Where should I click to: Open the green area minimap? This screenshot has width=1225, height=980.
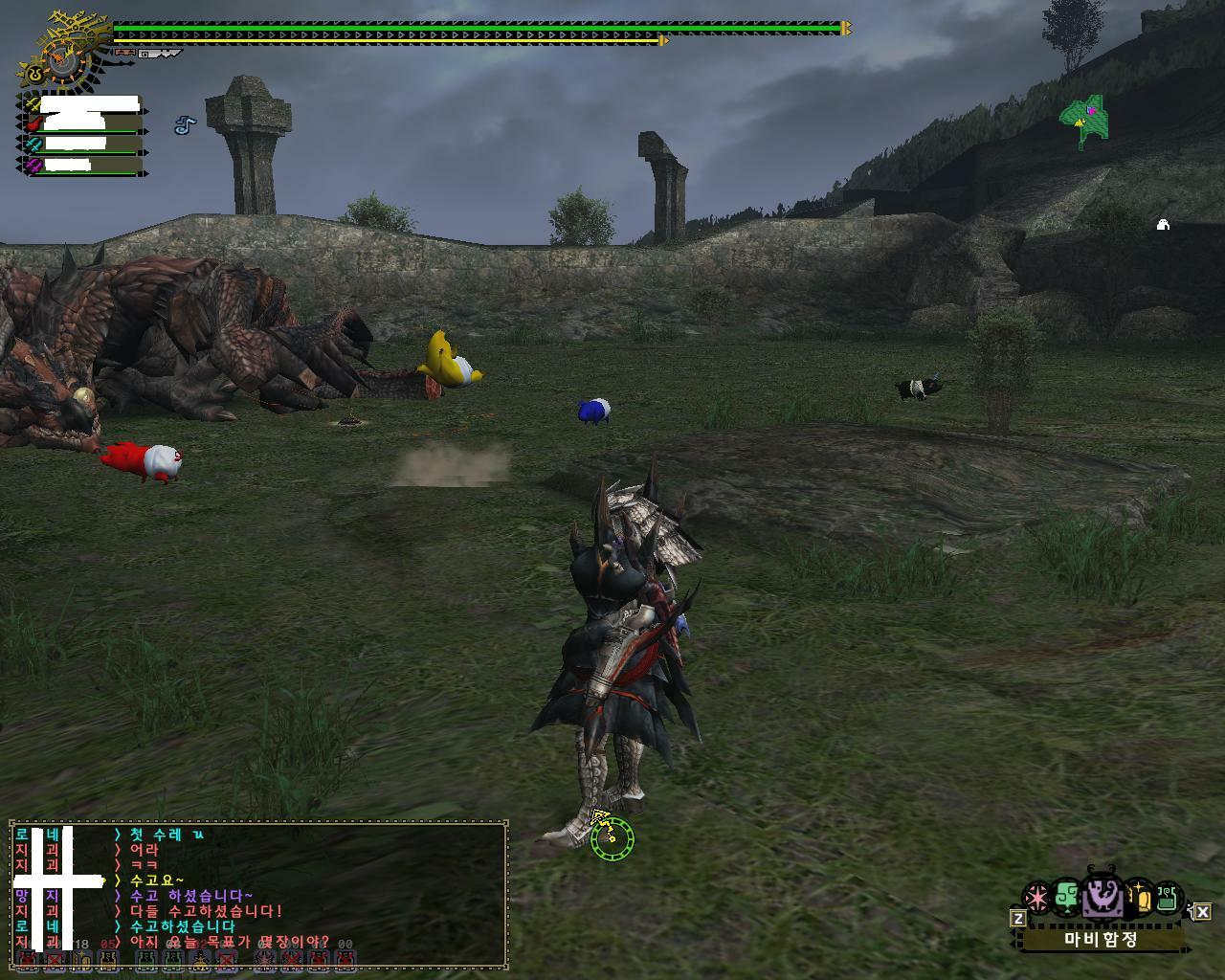click(1085, 120)
